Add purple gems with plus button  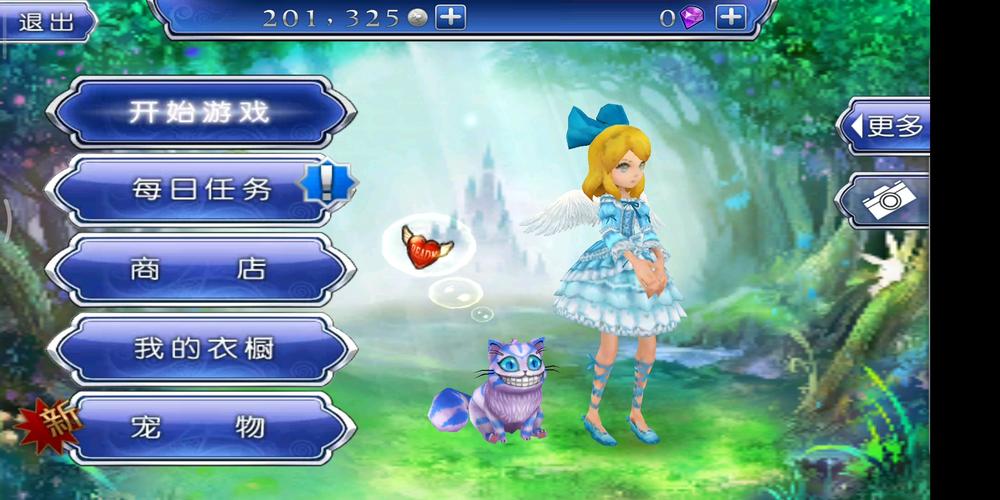click(x=731, y=17)
